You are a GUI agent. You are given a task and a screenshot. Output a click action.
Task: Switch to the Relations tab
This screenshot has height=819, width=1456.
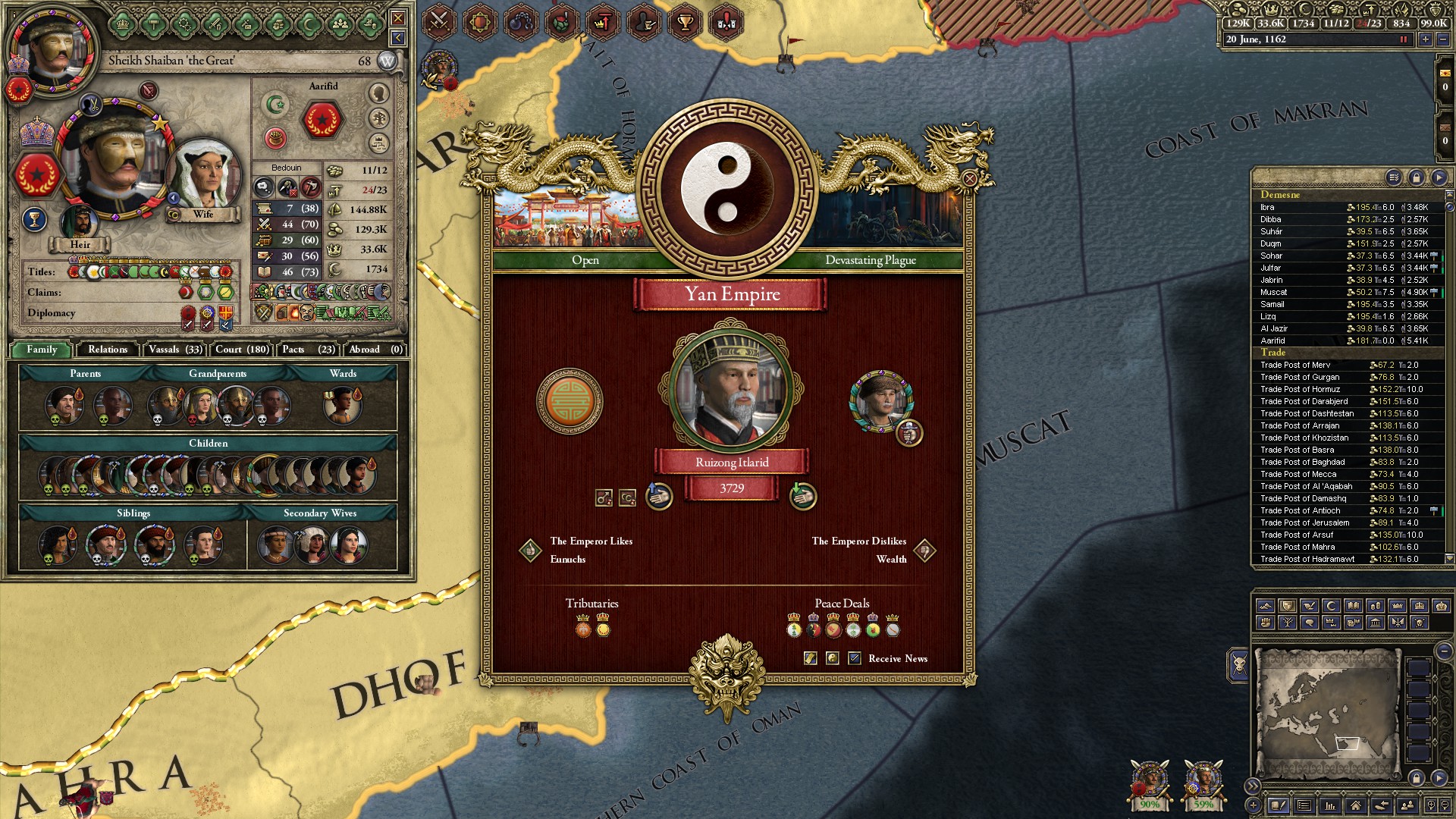click(x=108, y=350)
